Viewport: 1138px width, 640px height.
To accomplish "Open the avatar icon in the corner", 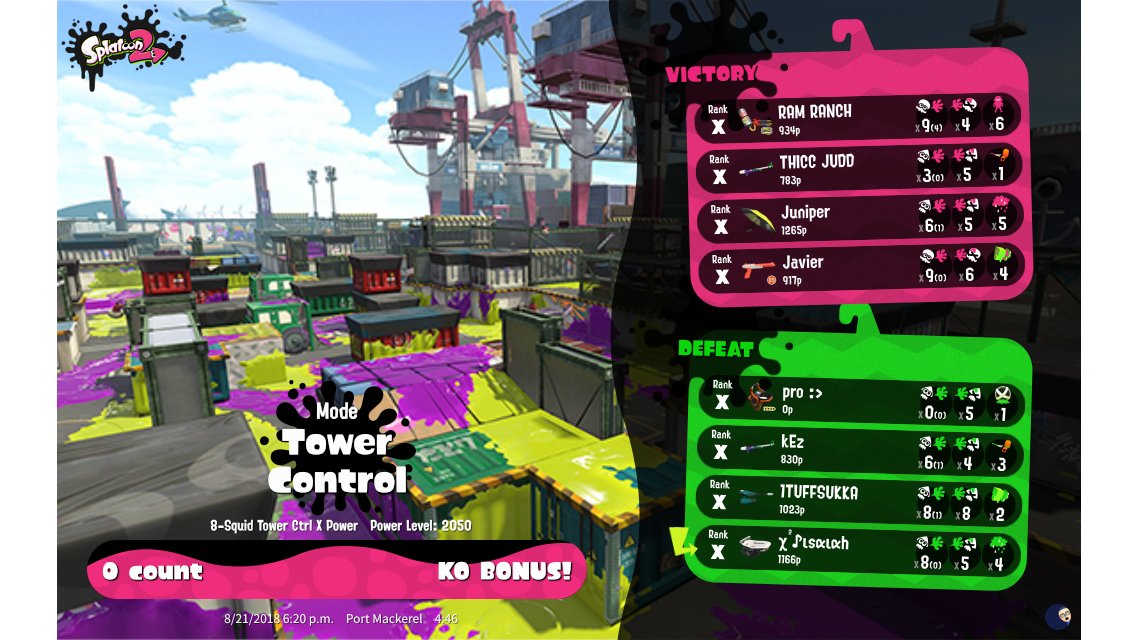I will pos(1059,616).
